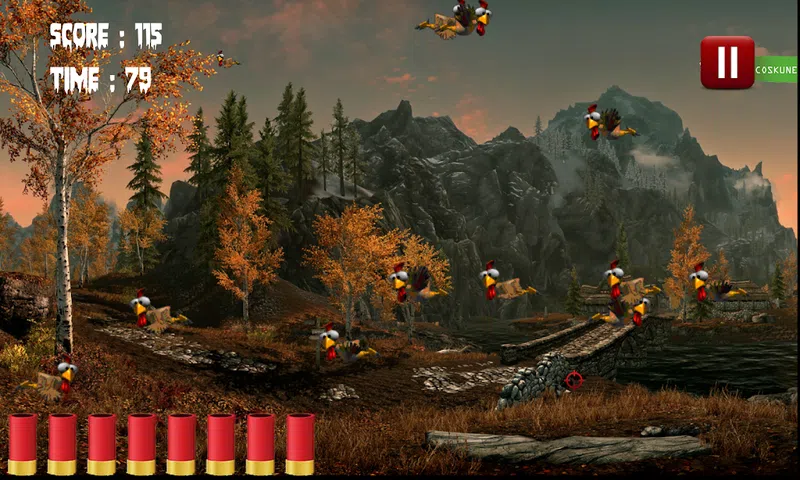800x480 pixels.
Task: Pause the game with the red button
Action: click(727, 63)
